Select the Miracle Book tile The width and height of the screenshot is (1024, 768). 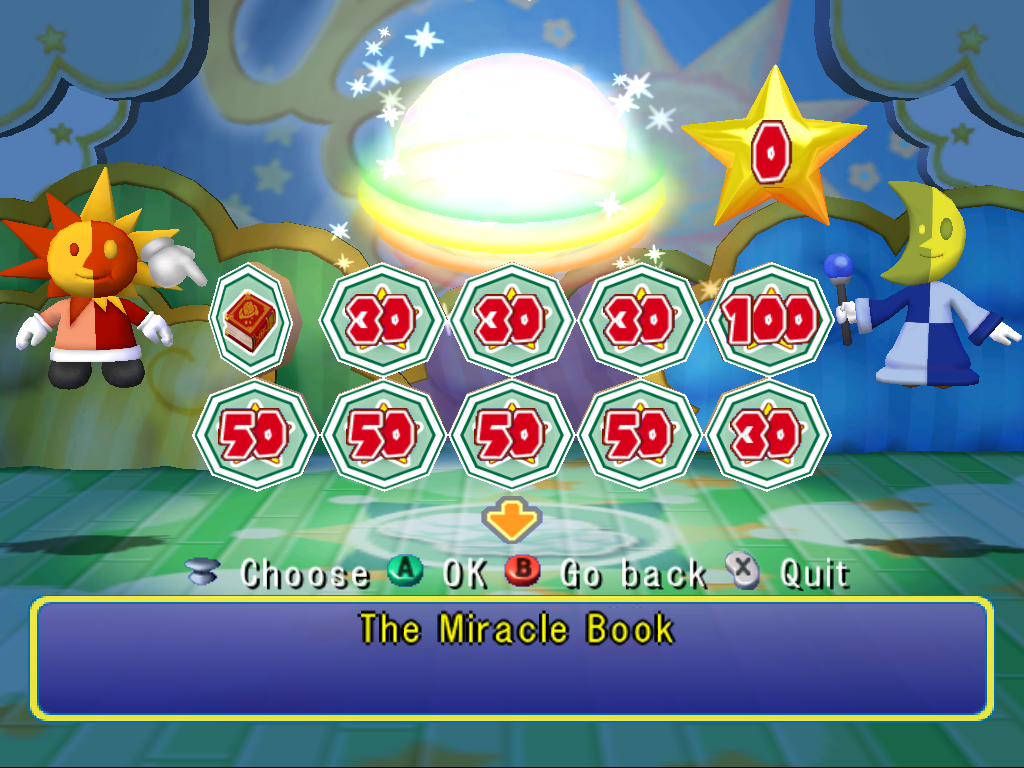point(251,320)
